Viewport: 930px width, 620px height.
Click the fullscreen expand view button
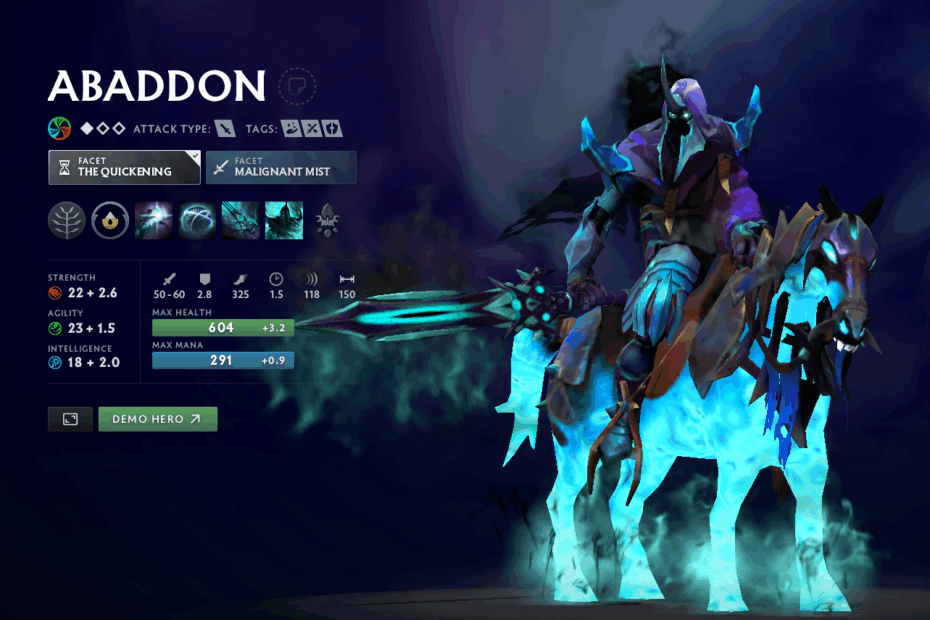70,419
